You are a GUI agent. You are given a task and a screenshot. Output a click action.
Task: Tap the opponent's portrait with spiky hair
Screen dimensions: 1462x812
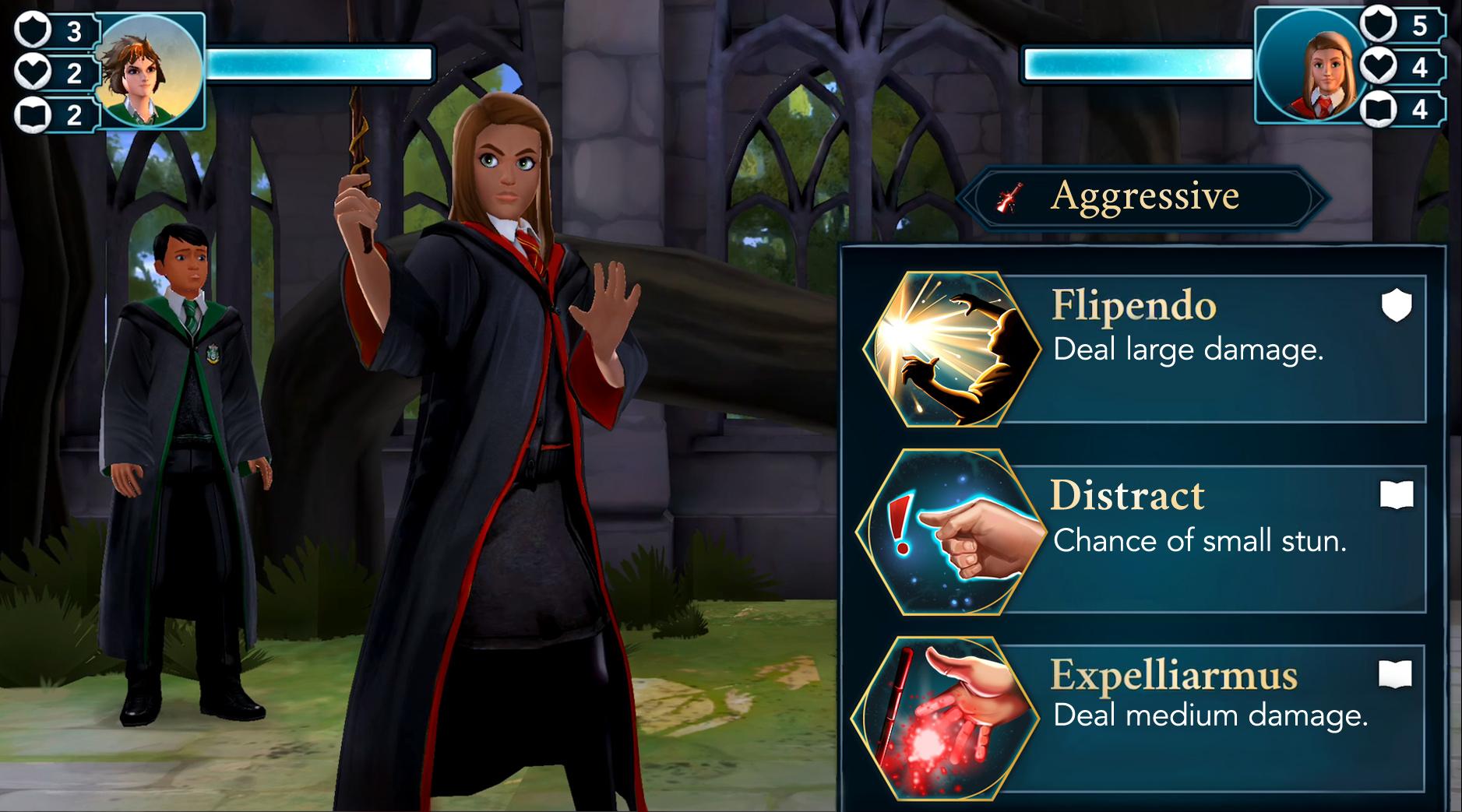tap(150, 69)
